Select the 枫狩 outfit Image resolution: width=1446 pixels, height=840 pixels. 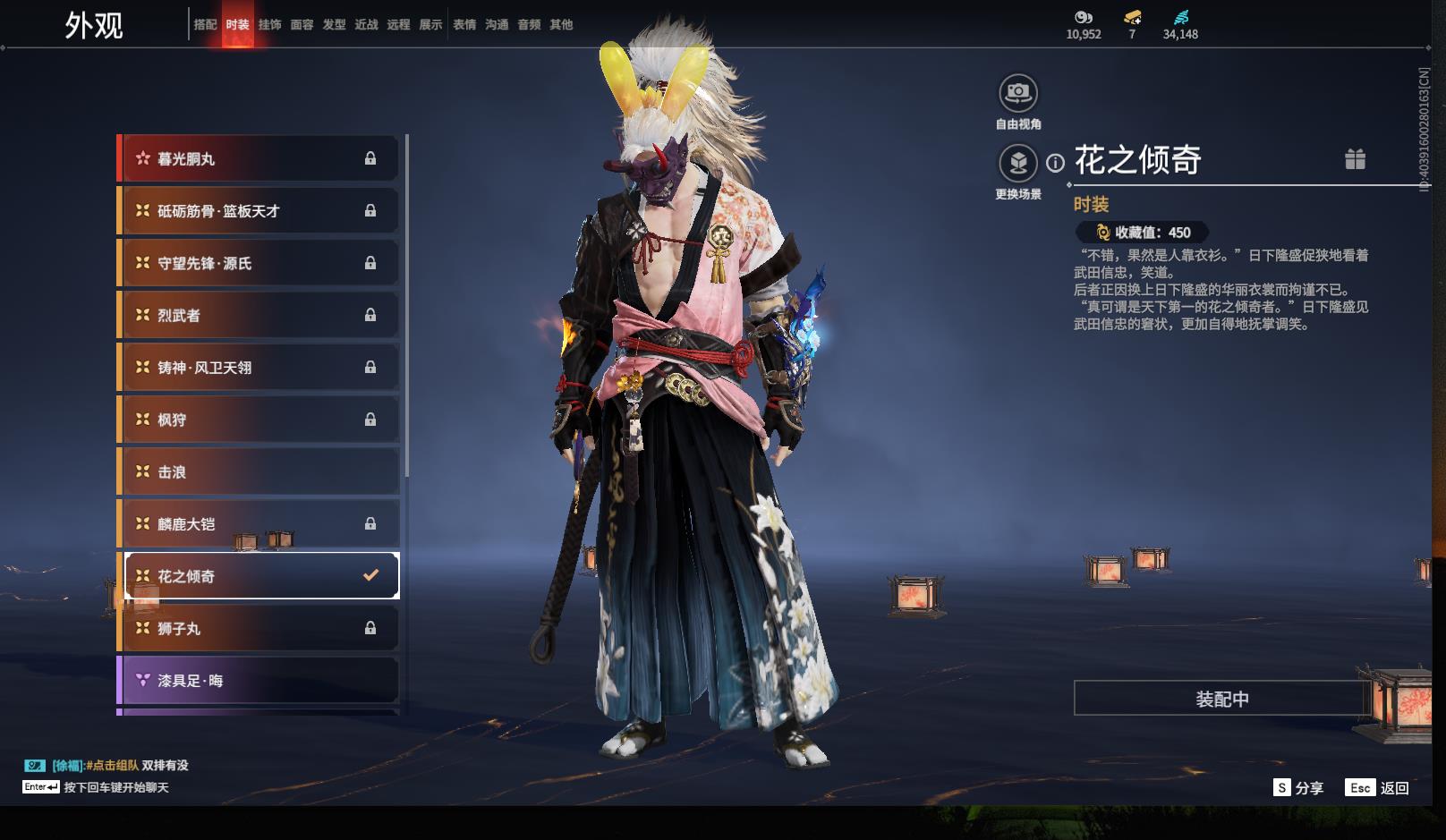(x=259, y=420)
